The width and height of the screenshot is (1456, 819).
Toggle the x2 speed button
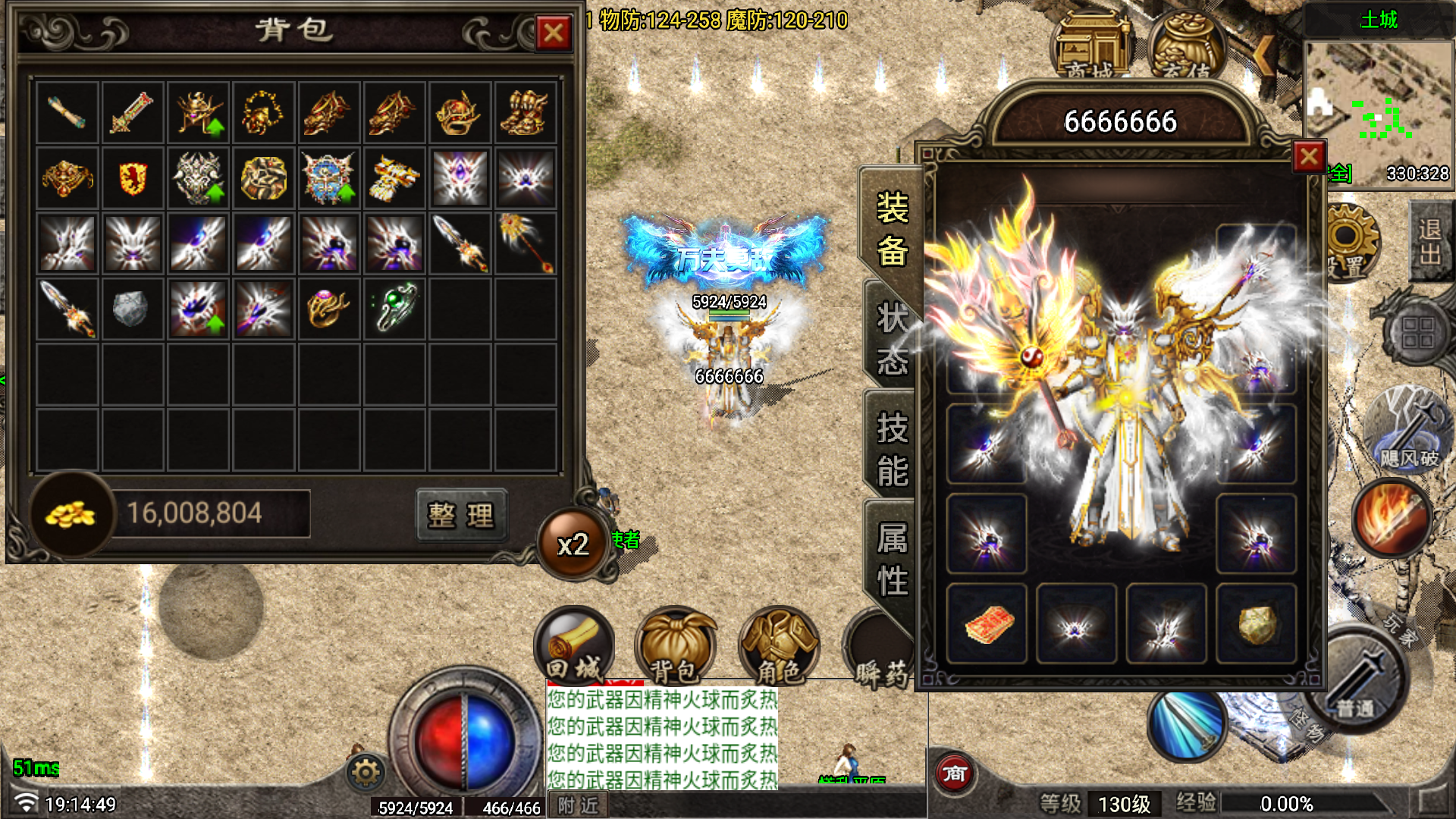click(x=573, y=544)
